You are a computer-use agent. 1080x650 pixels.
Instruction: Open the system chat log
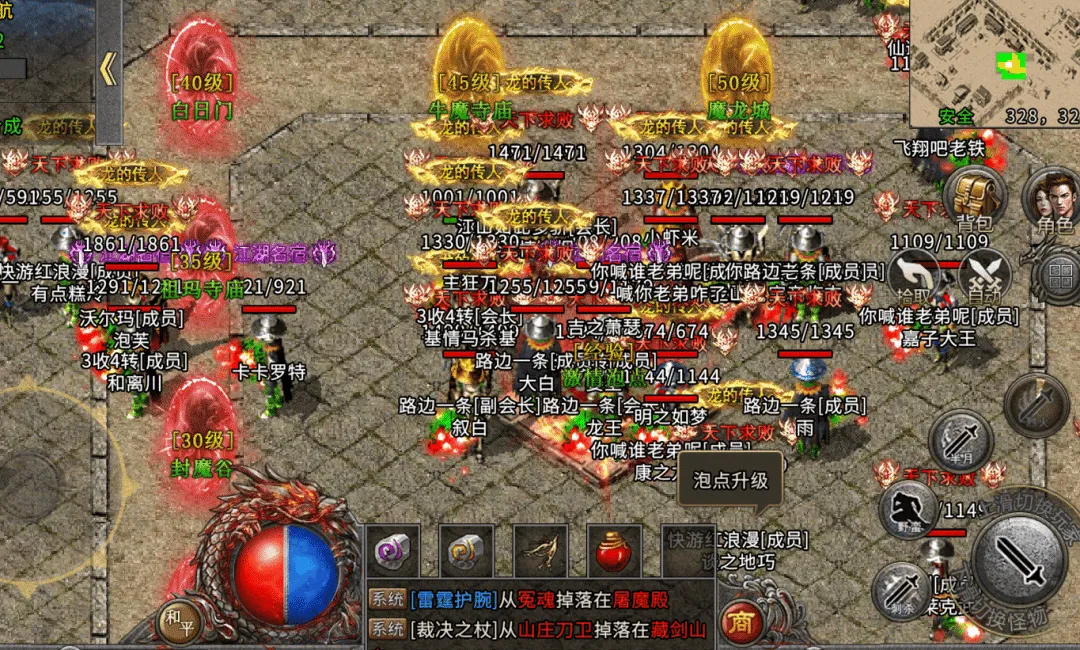click(540, 613)
